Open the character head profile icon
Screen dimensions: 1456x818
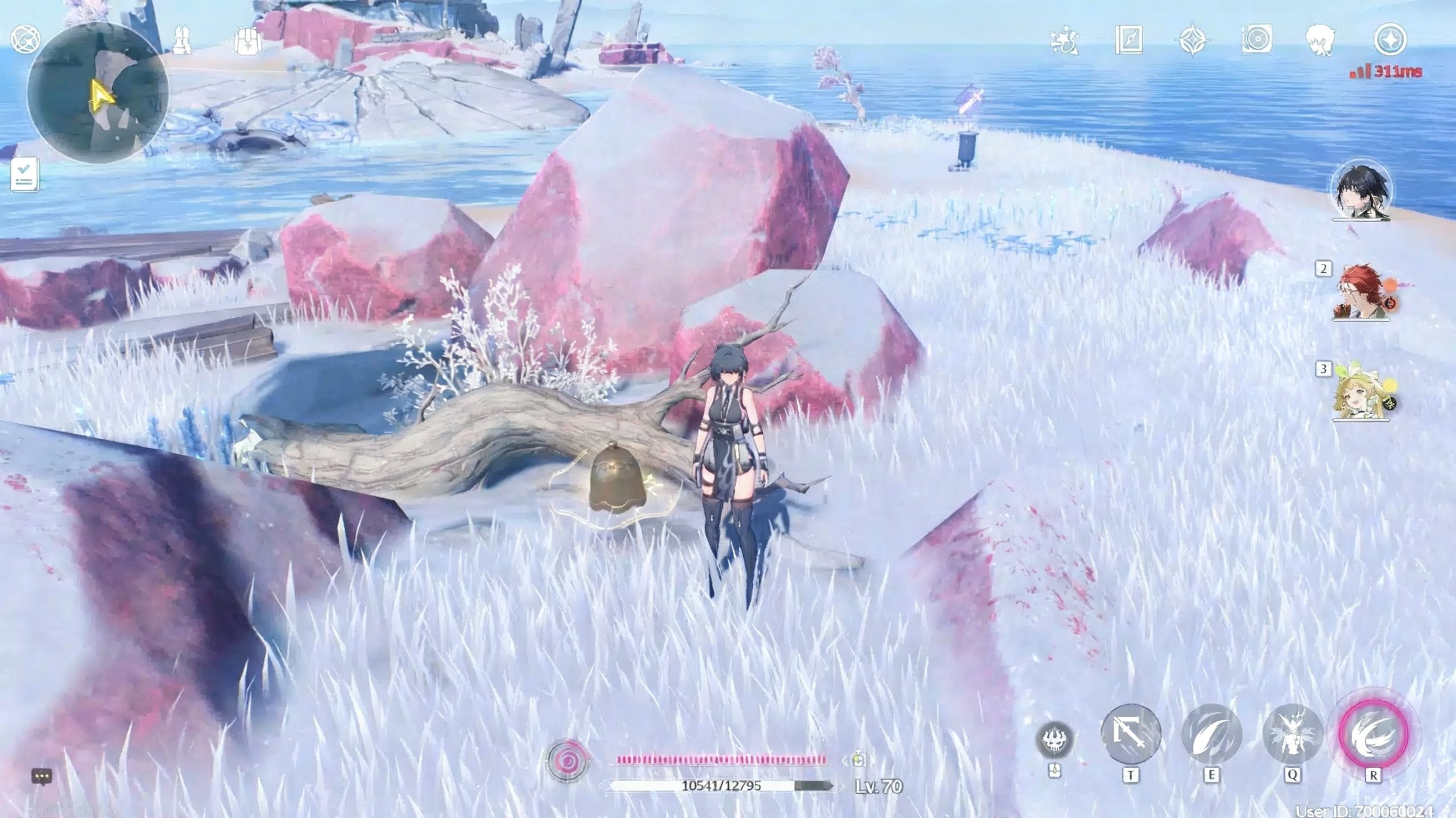pyautogui.click(x=1320, y=40)
